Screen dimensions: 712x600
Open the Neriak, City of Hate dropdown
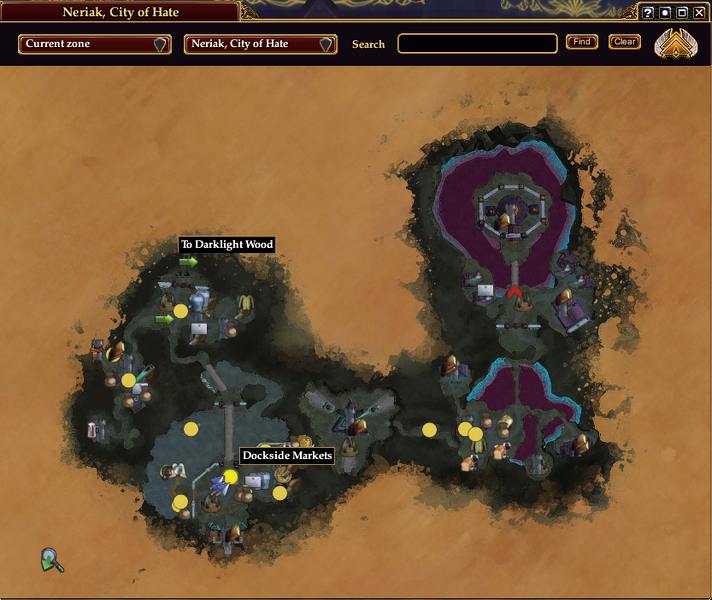tap(260, 44)
